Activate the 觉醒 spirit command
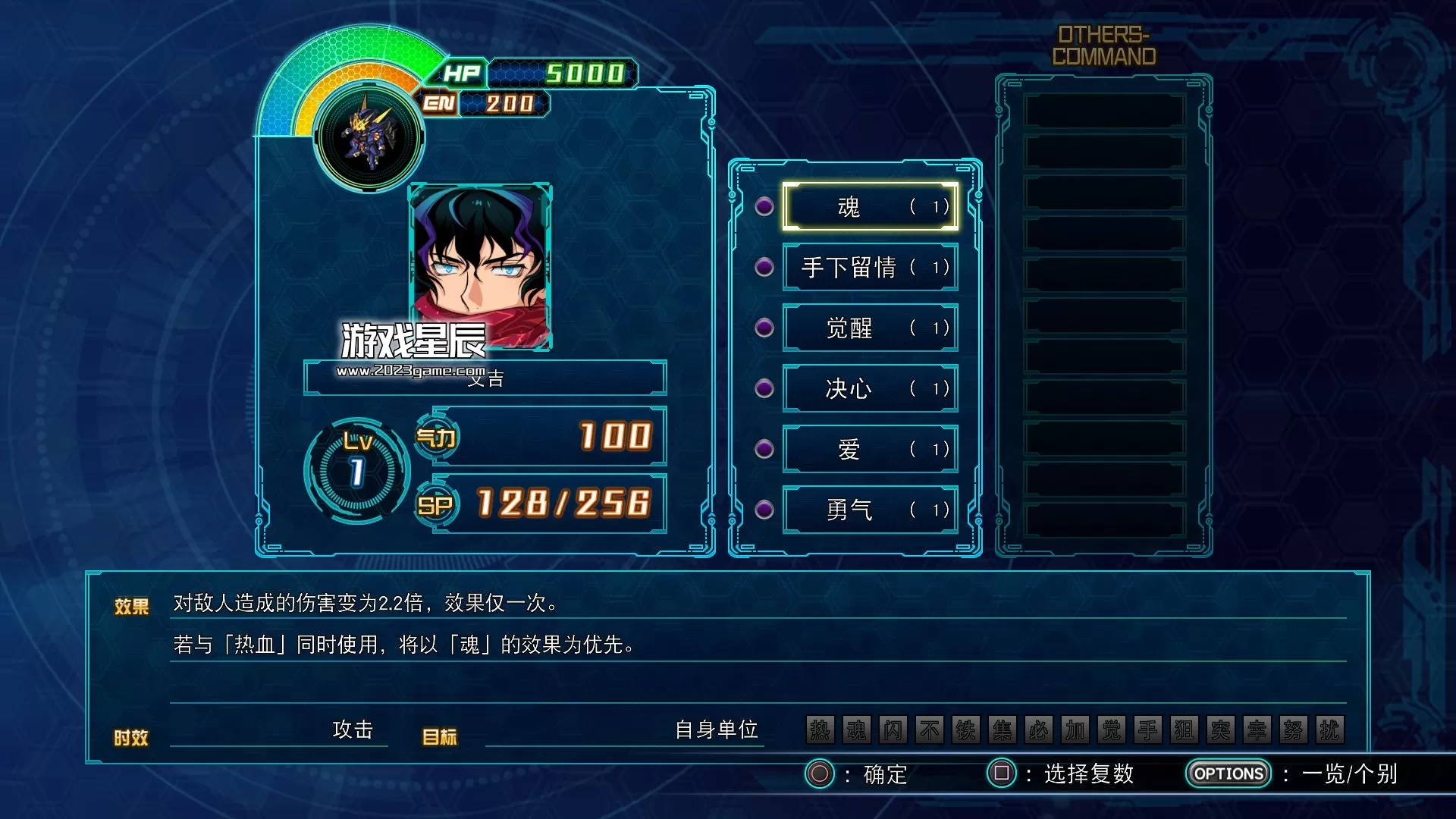This screenshot has height=819, width=1456. point(870,328)
